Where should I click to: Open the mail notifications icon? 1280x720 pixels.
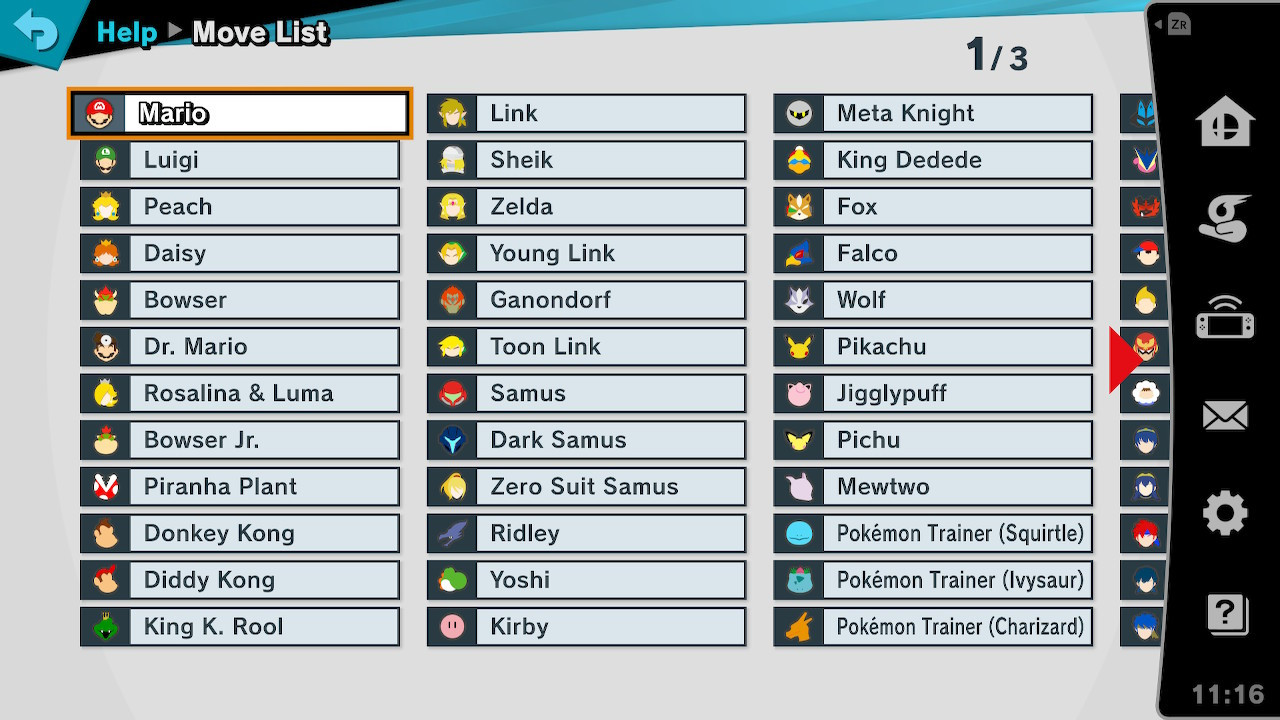pos(1227,413)
